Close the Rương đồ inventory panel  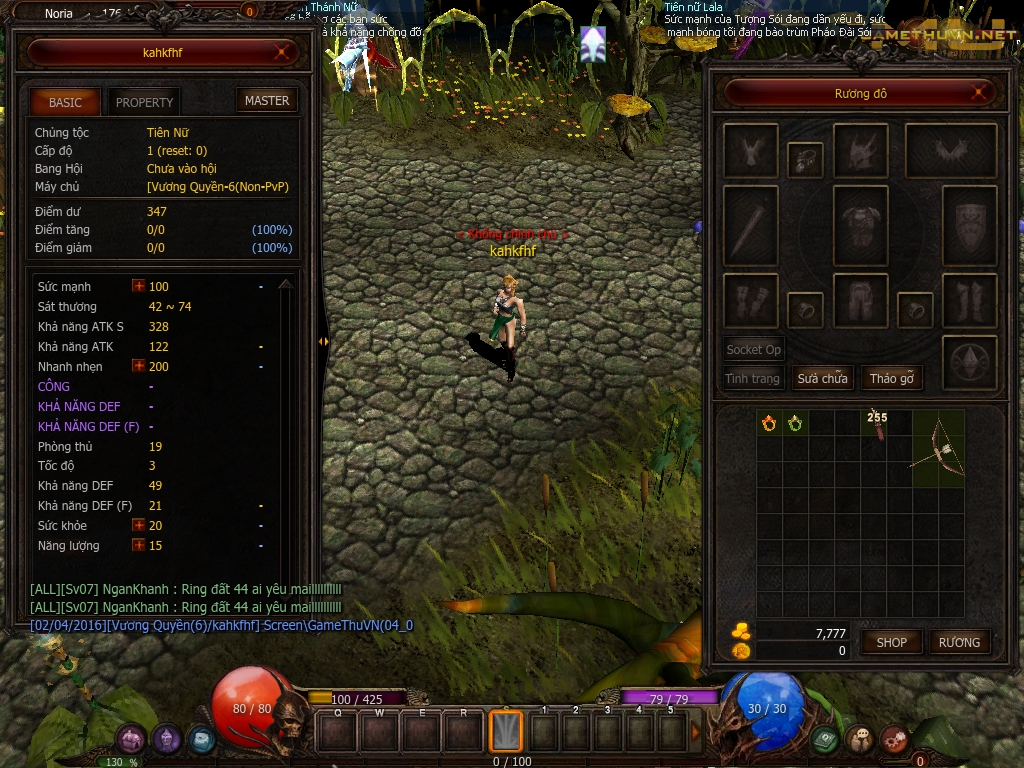coord(982,94)
